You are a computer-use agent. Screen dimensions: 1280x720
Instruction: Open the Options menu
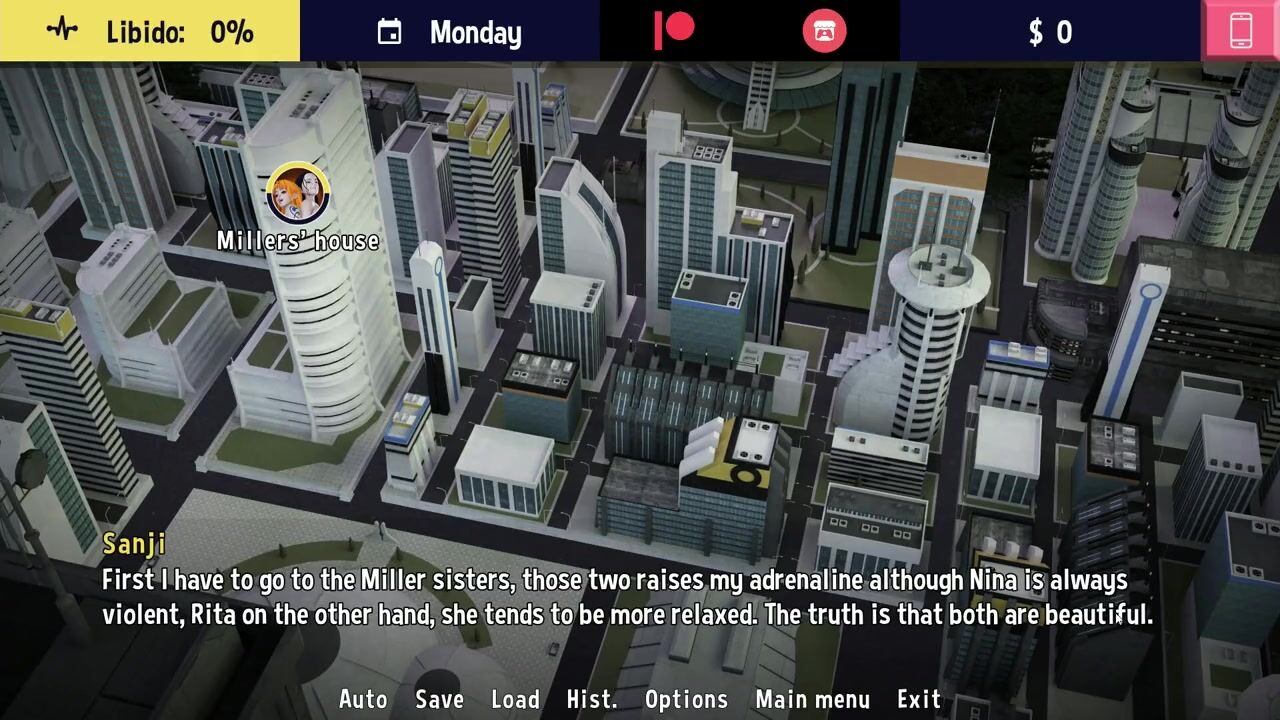coord(686,699)
